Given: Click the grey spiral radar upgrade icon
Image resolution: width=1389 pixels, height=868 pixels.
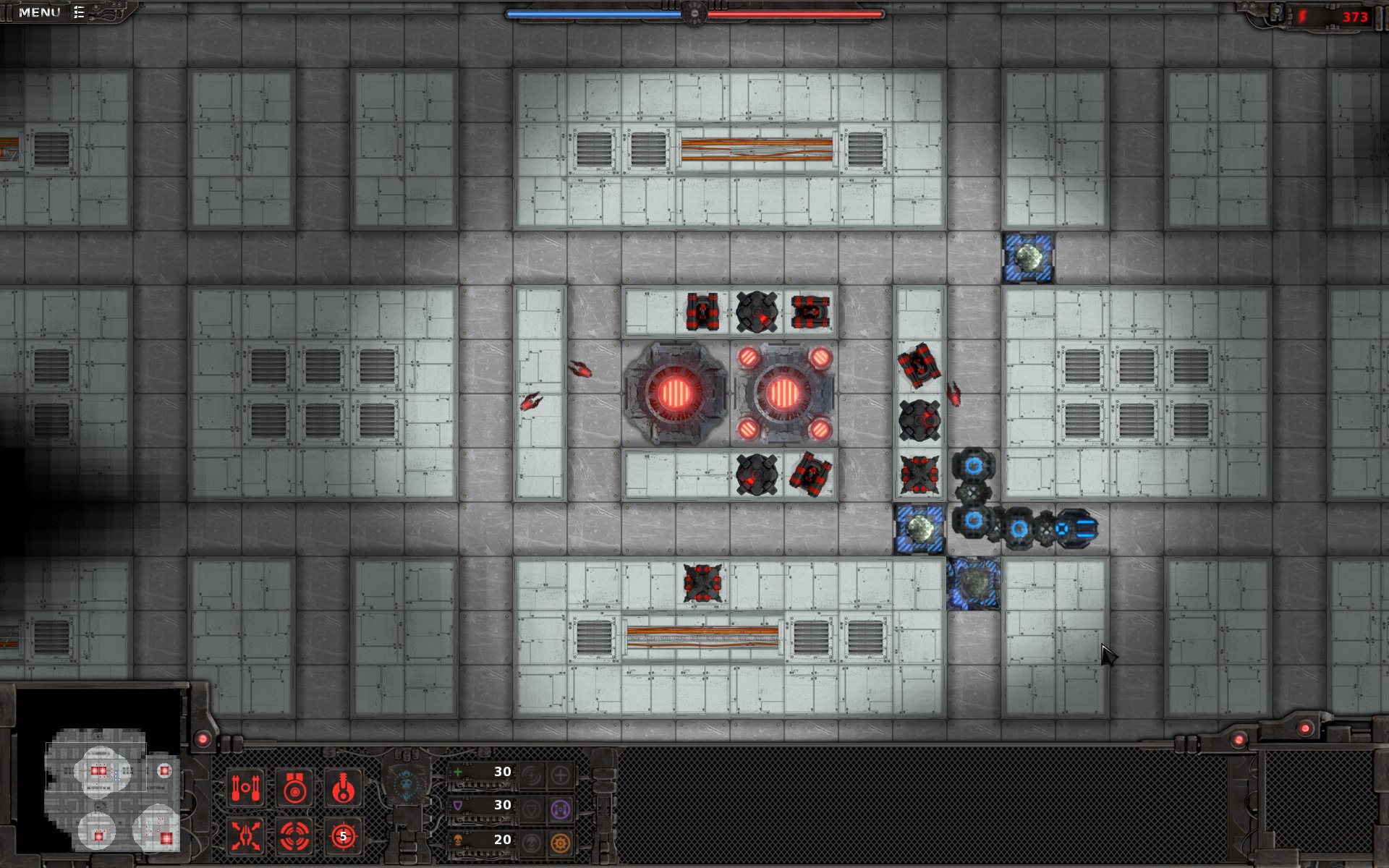Looking at the screenshot, I should tap(531, 775).
